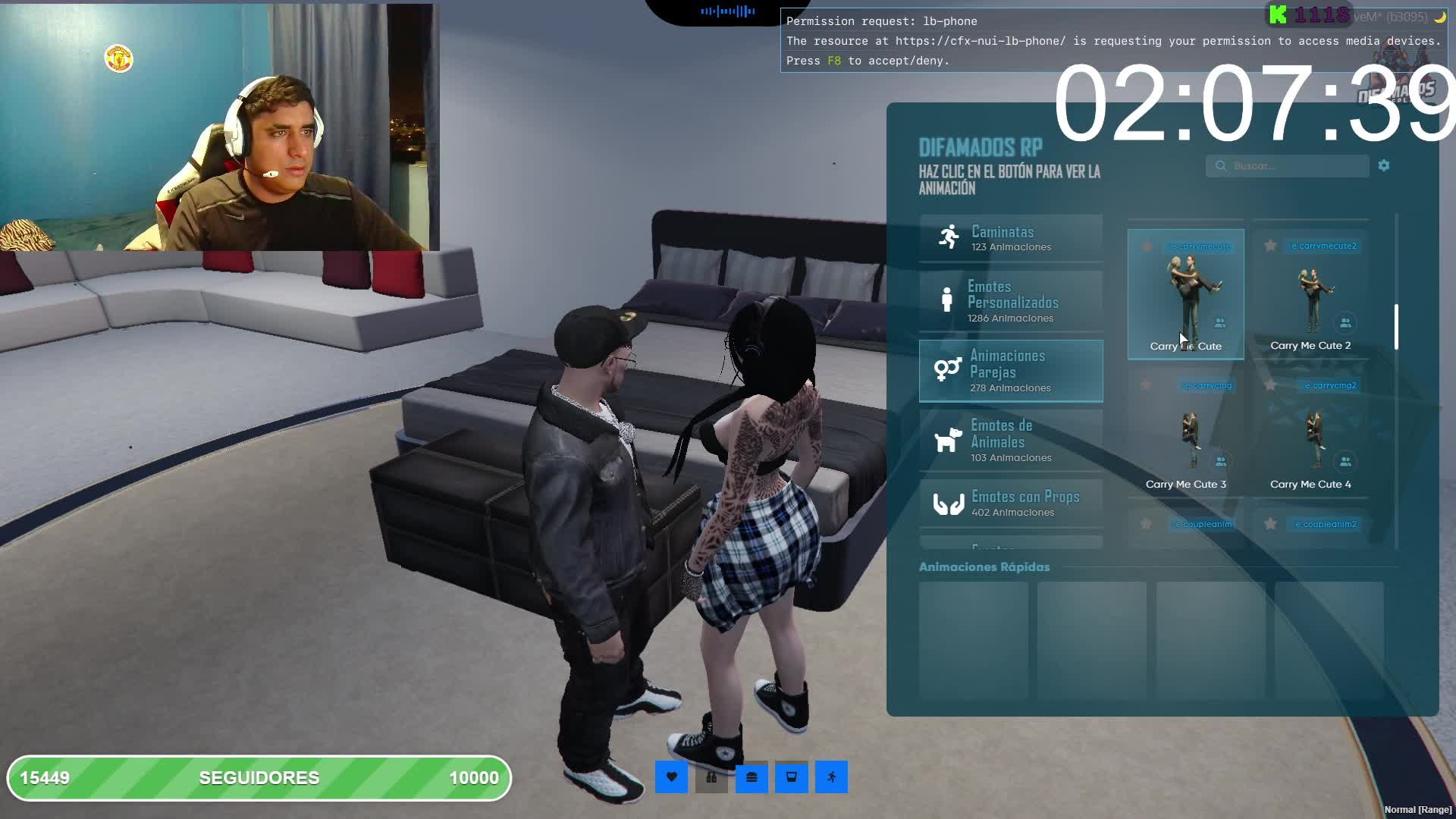Open the Caminatas animation category
Image resolution: width=1456 pixels, height=819 pixels.
pos(1011,238)
